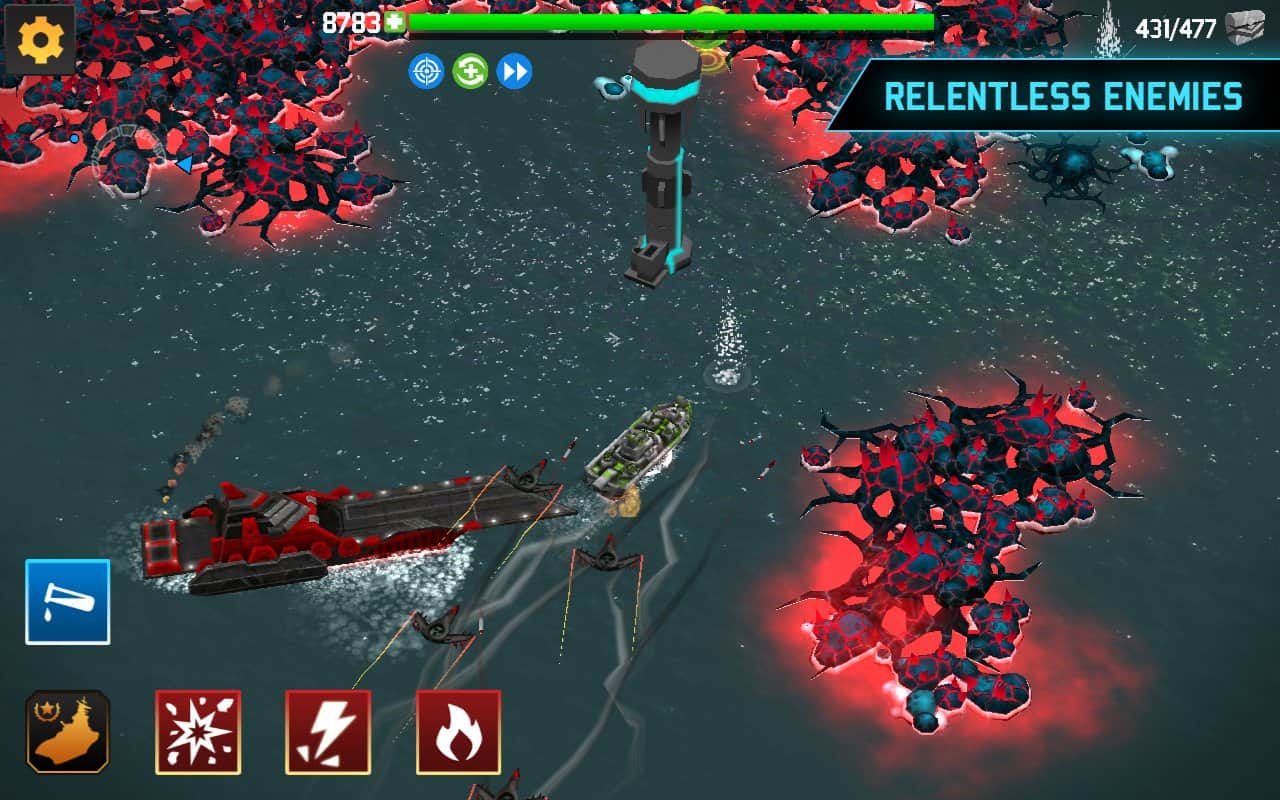
Task: Activate the lightning strike ability
Action: click(x=328, y=732)
